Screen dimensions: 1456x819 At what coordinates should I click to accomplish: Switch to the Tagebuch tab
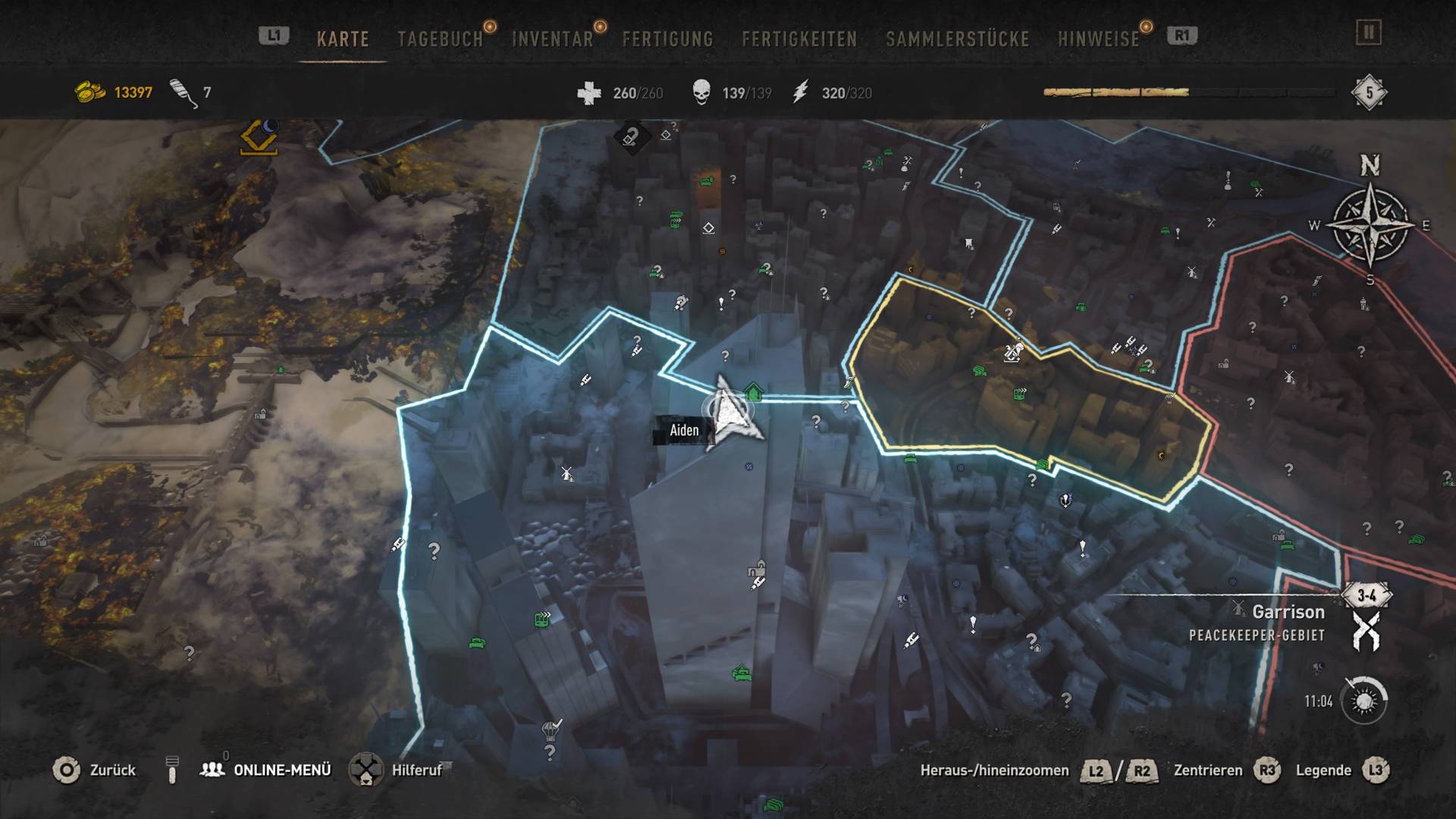tap(440, 39)
